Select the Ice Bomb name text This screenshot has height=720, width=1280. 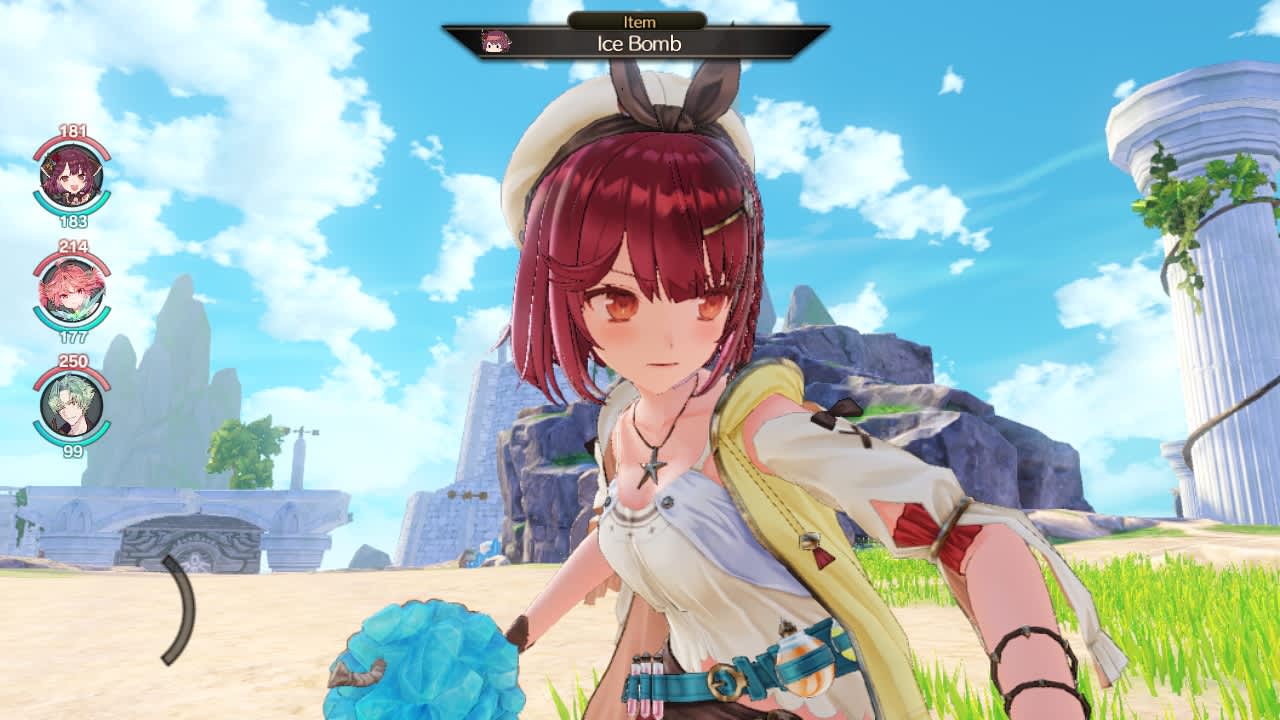click(641, 44)
